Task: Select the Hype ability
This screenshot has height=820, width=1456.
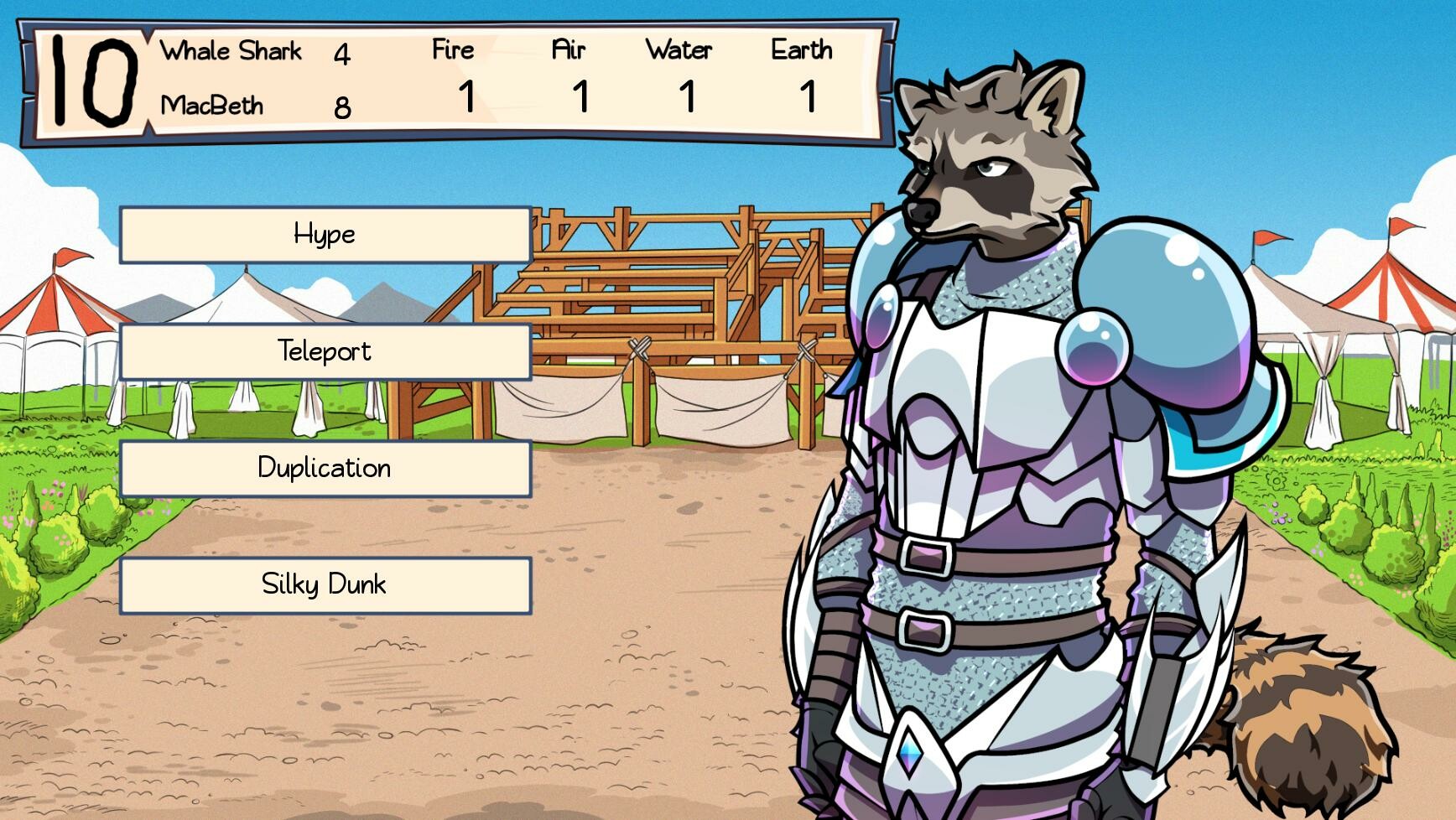Action: click(x=325, y=236)
